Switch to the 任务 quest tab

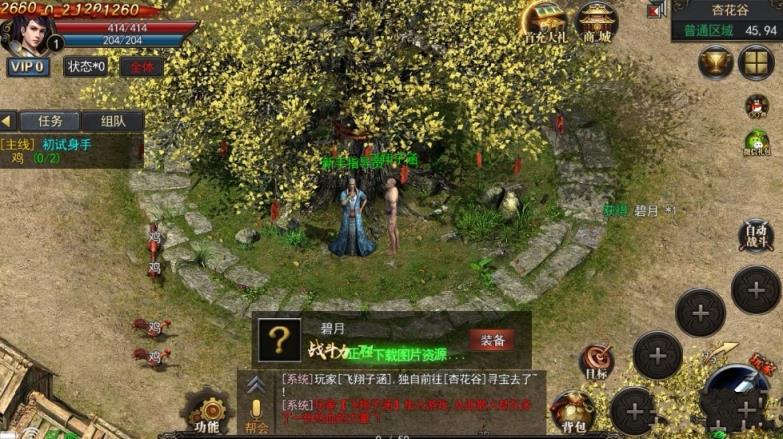pyautogui.click(x=50, y=121)
